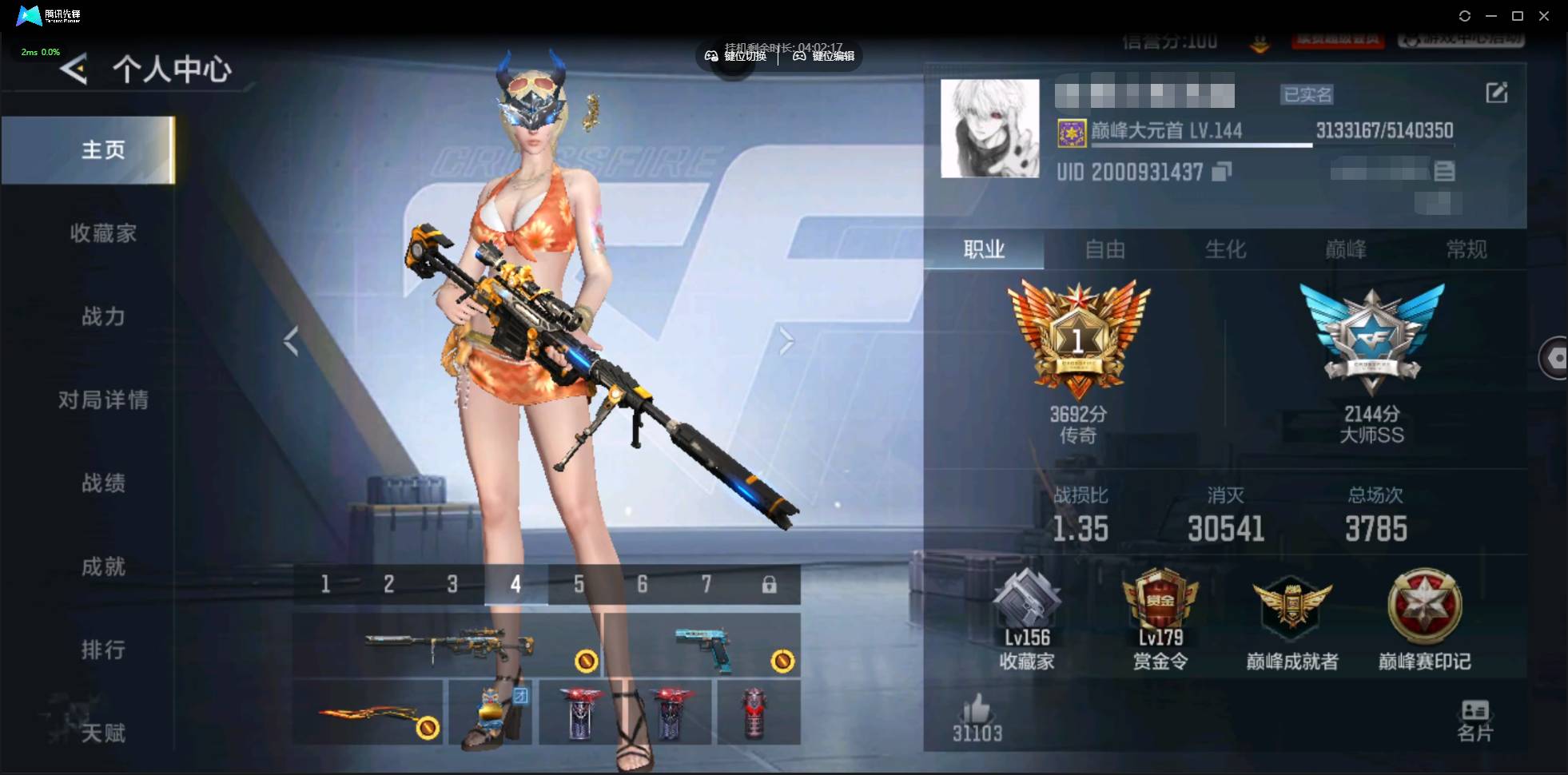Open the 战绩 page in sidebar
Screen dimensions: 1568x775
[x=102, y=483]
